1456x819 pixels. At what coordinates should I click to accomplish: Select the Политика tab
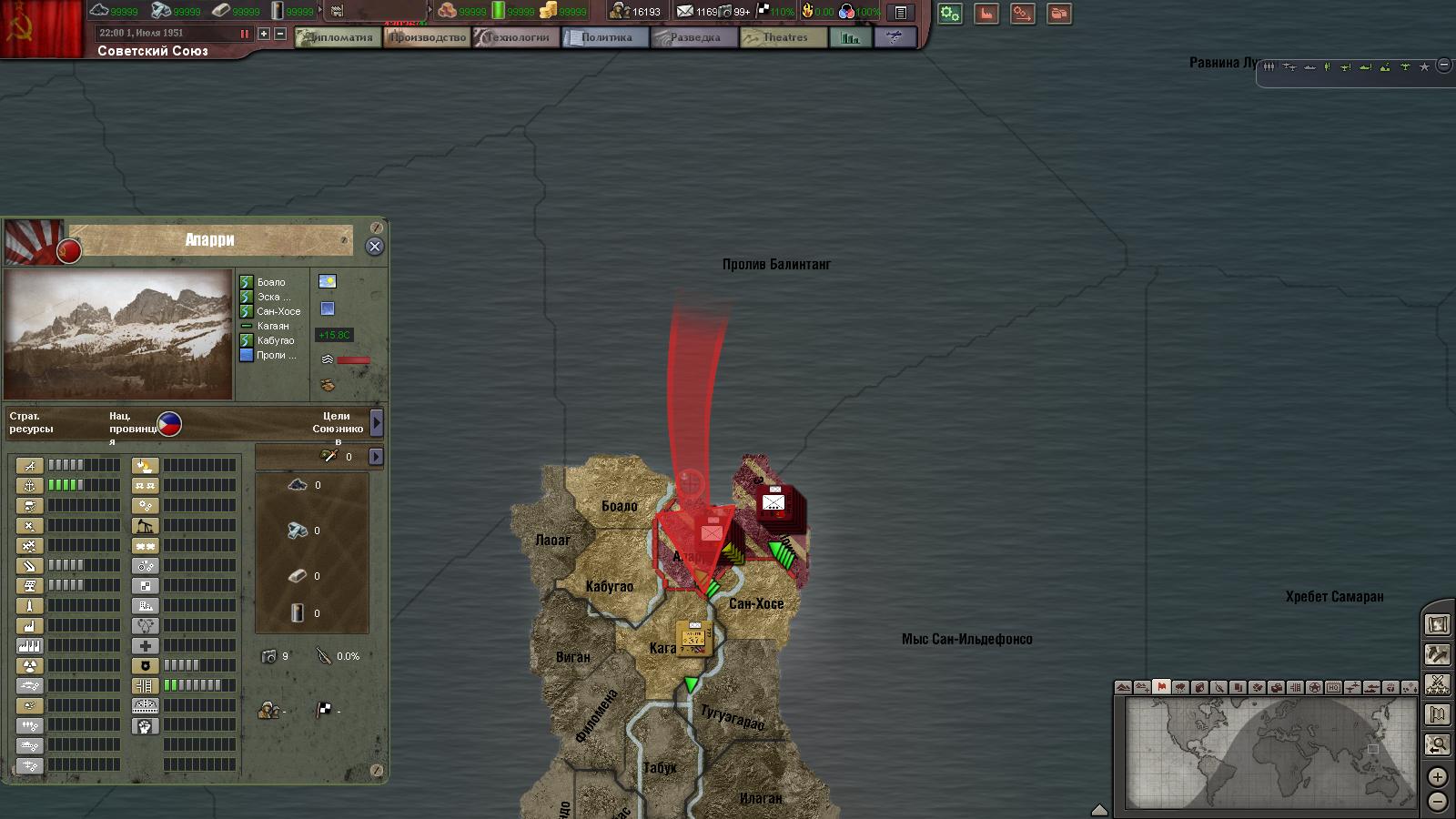coord(605,37)
